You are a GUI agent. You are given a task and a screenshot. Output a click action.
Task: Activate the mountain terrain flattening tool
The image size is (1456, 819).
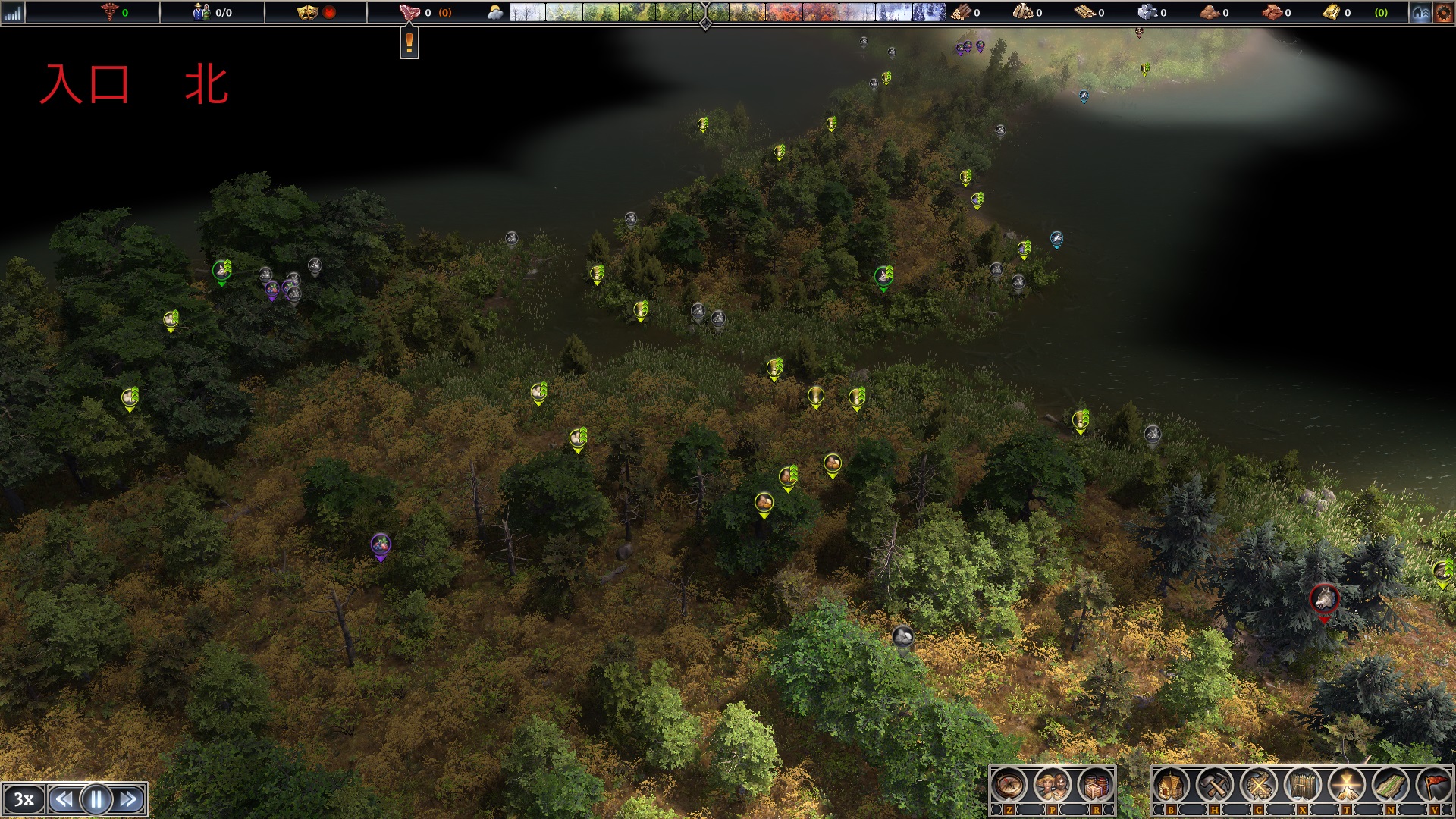(1347, 786)
